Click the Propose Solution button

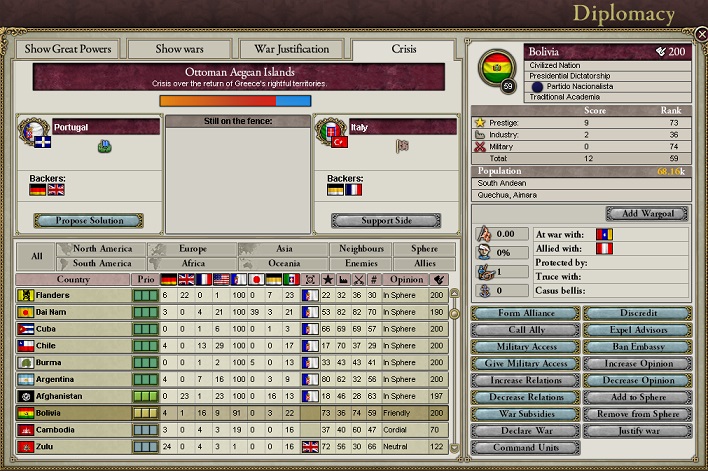pyautogui.click(x=87, y=220)
